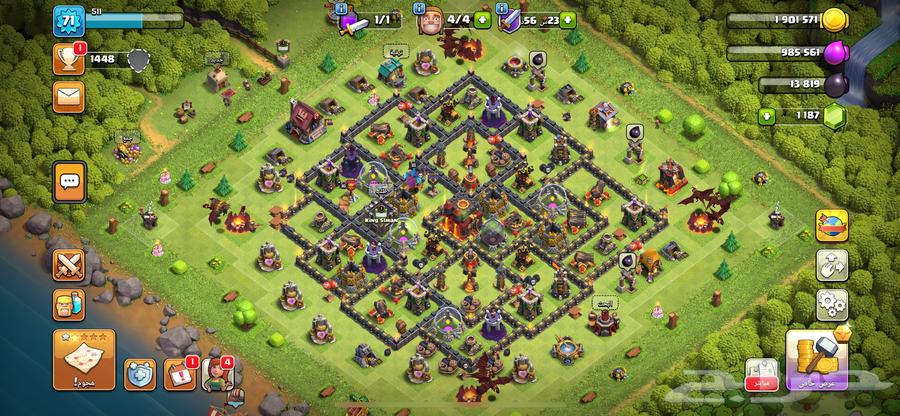Open the events calendar with alert
The height and width of the screenshot is (416, 900).
pos(178,374)
